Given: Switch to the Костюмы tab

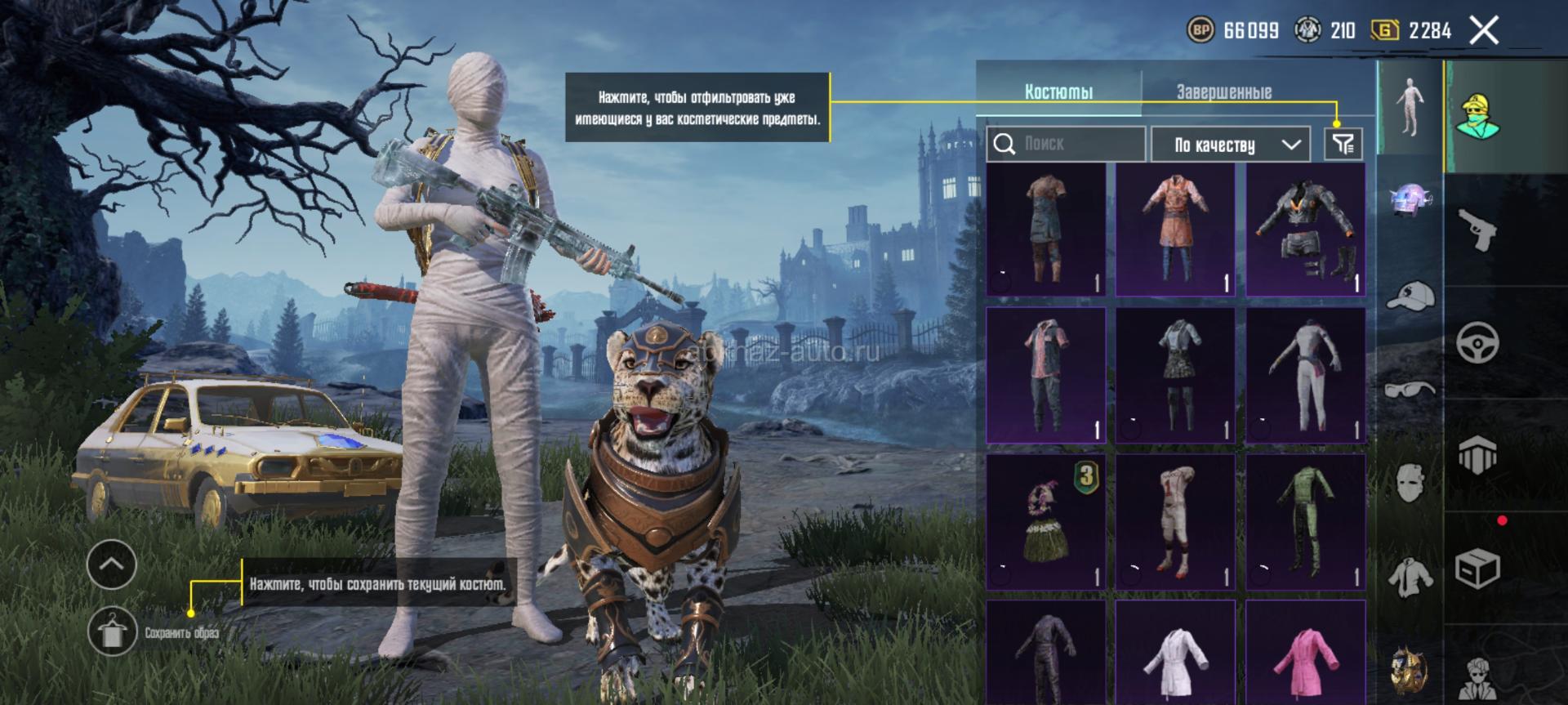Looking at the screenshot, I should pos(1058,91).
